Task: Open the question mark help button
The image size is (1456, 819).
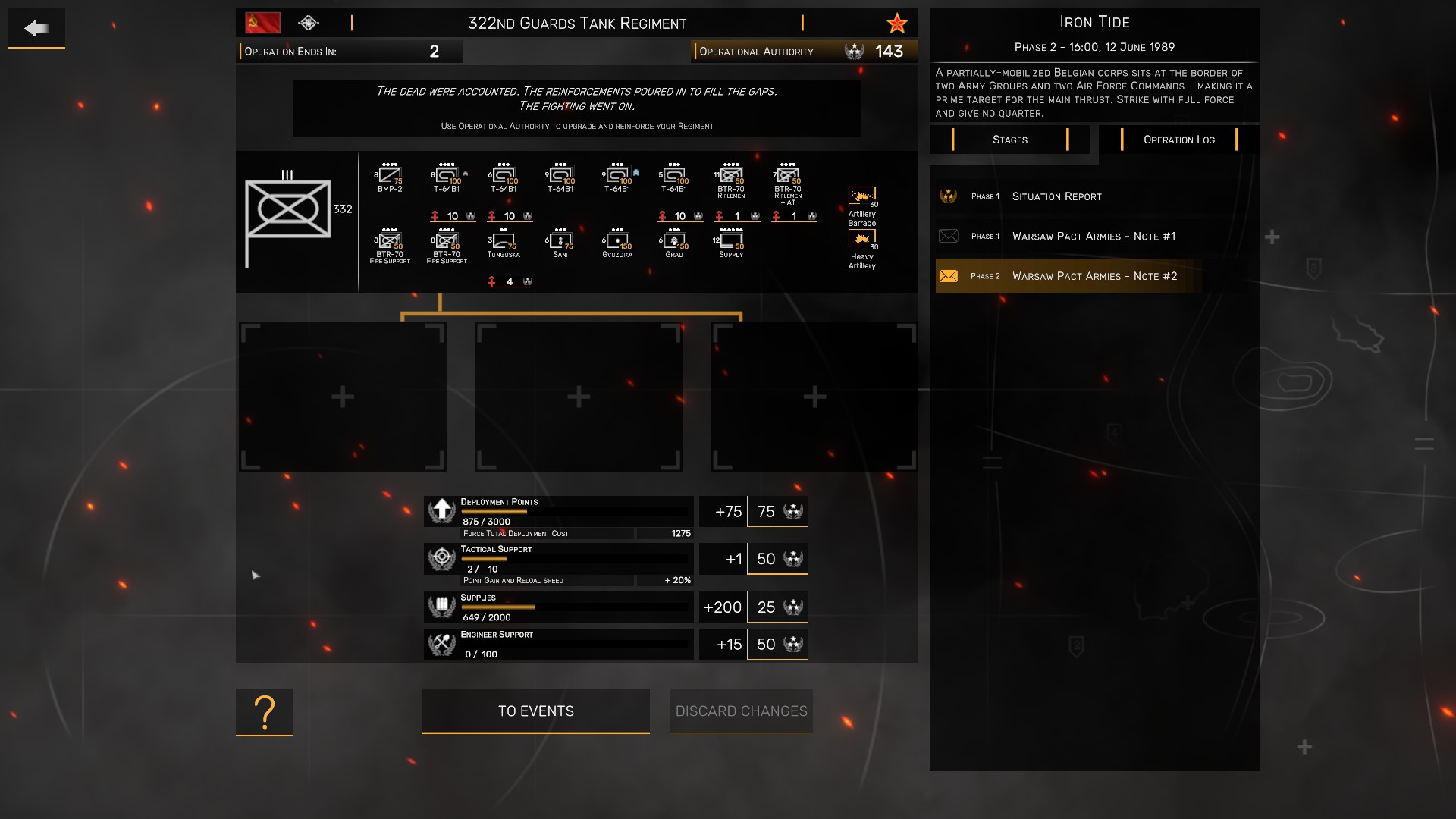Action: [264, 711]
